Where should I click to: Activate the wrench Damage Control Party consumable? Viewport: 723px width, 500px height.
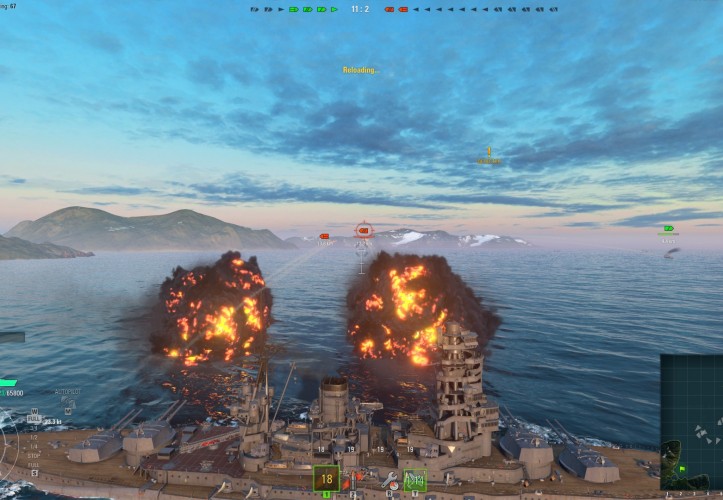pos(389,480)
